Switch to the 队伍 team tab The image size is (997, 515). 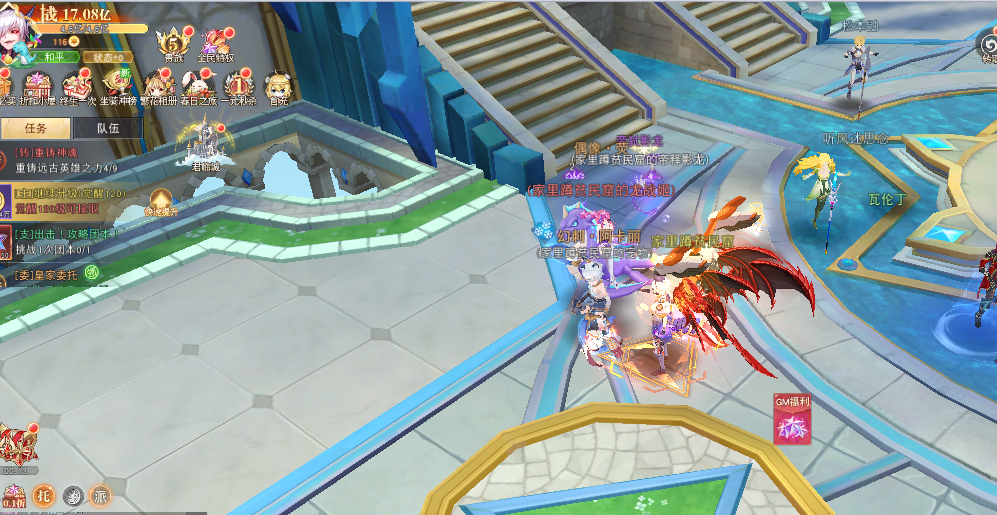click(x=108, y=128)
